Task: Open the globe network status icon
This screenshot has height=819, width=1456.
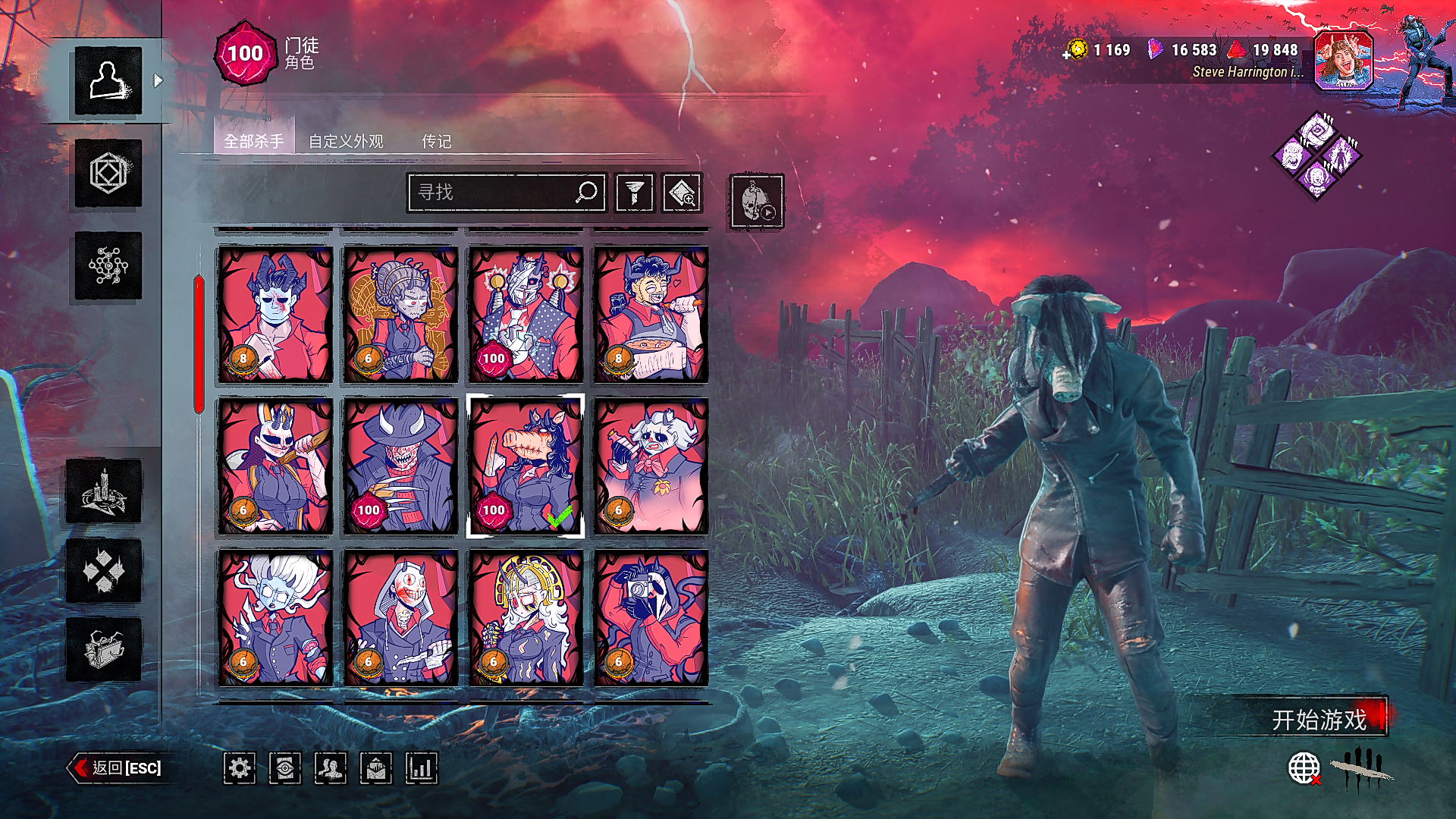Action: 1304,768
